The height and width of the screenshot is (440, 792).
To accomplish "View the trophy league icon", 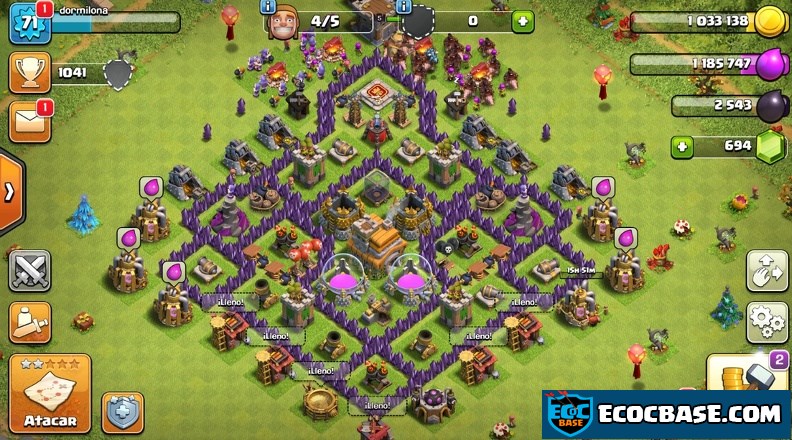I will pos(29,72).
